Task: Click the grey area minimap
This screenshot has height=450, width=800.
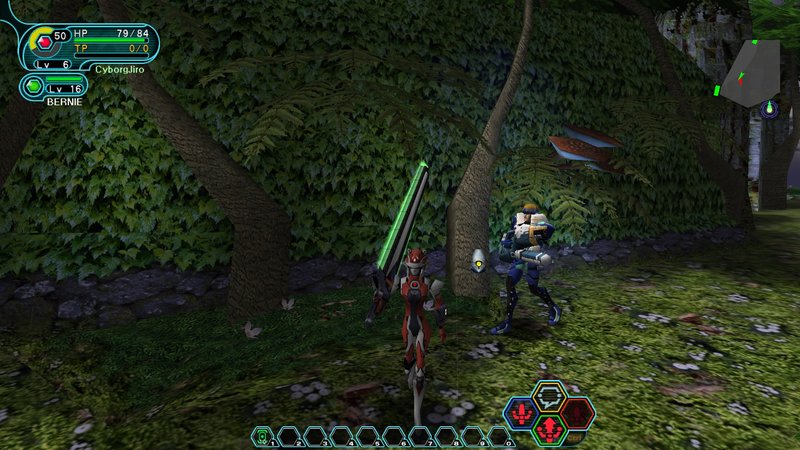Action: [752, 73]
